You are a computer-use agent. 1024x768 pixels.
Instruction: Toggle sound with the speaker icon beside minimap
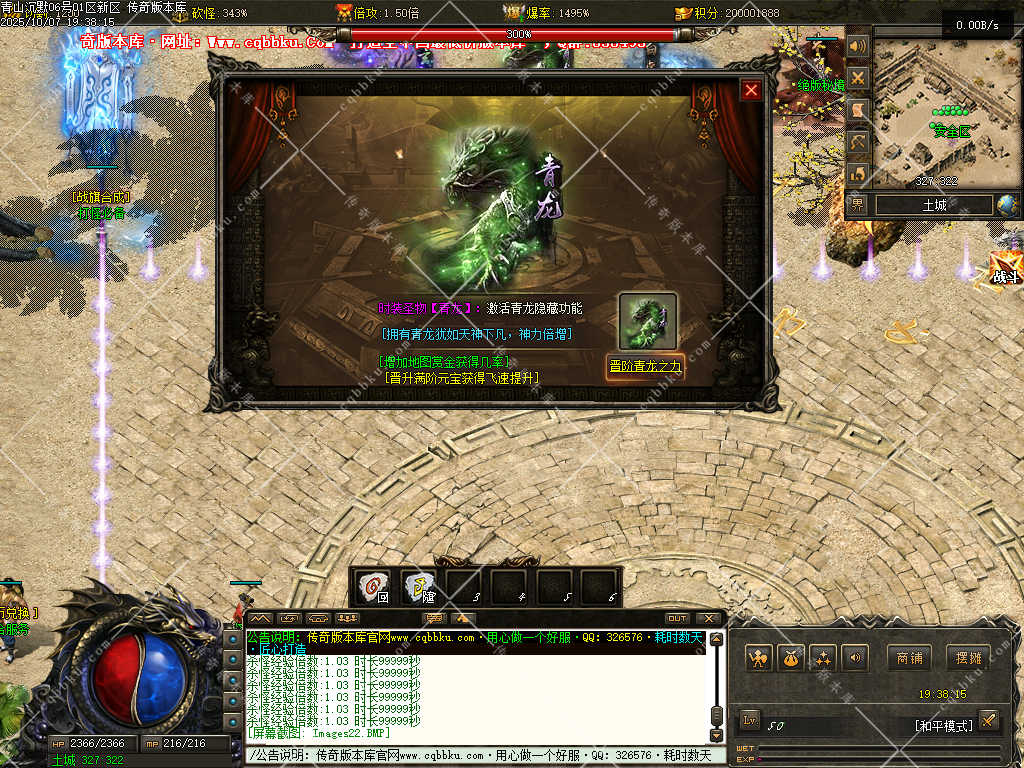[857, 46]
